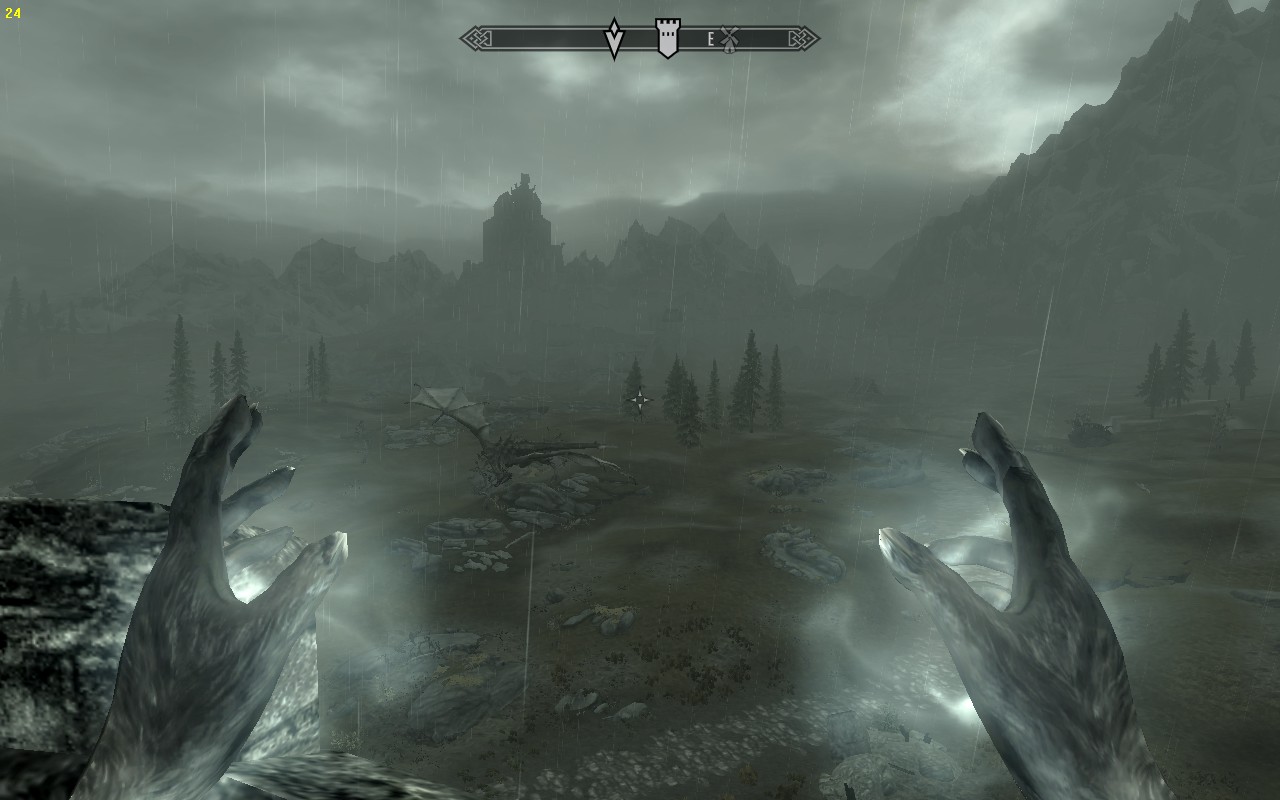This screenshot has width=1280, height=800.
Task: Click the windmill farm marker on the compass
Action: click(x=729, y=39)
